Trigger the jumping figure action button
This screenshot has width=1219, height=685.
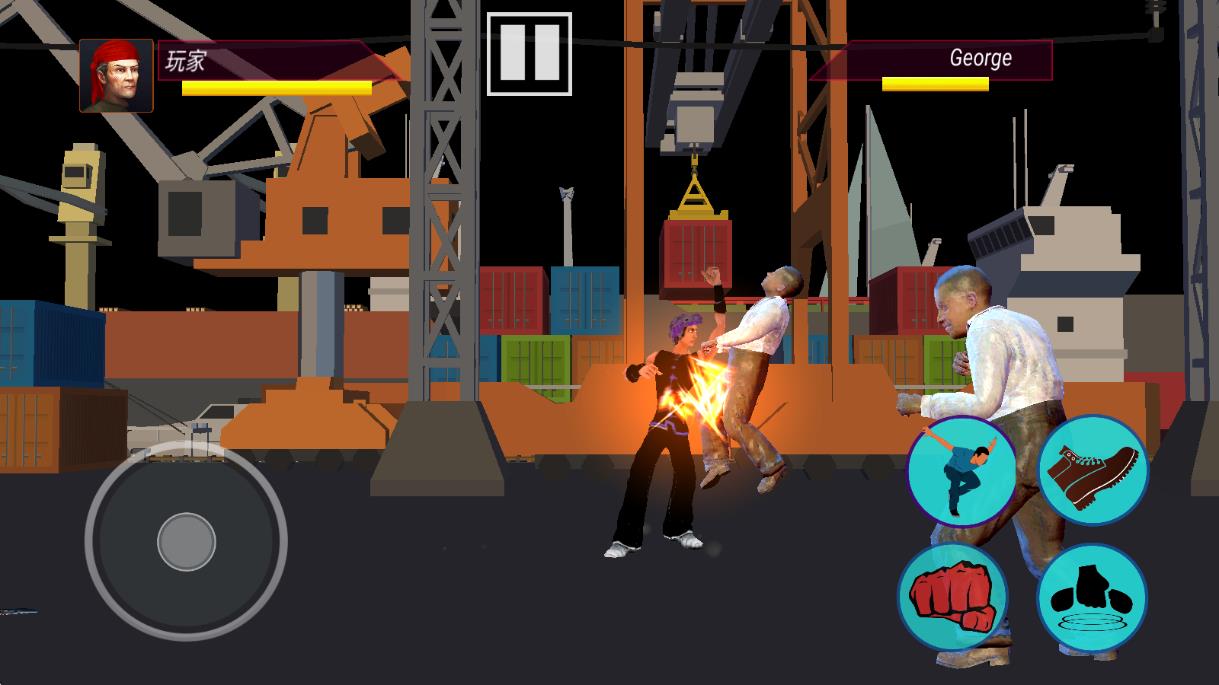click(961, 471)
